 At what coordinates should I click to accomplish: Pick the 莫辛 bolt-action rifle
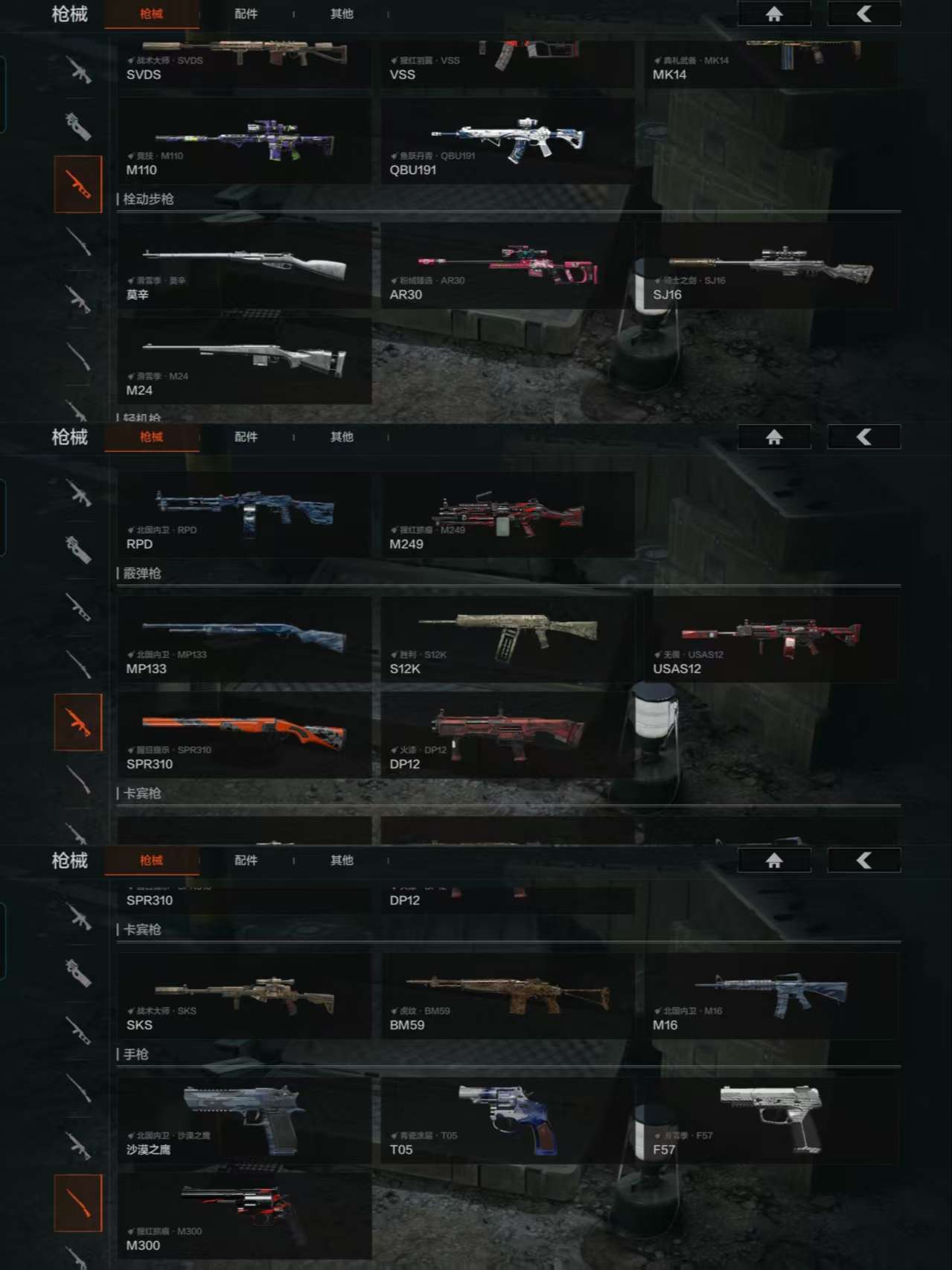click(244, 267)
